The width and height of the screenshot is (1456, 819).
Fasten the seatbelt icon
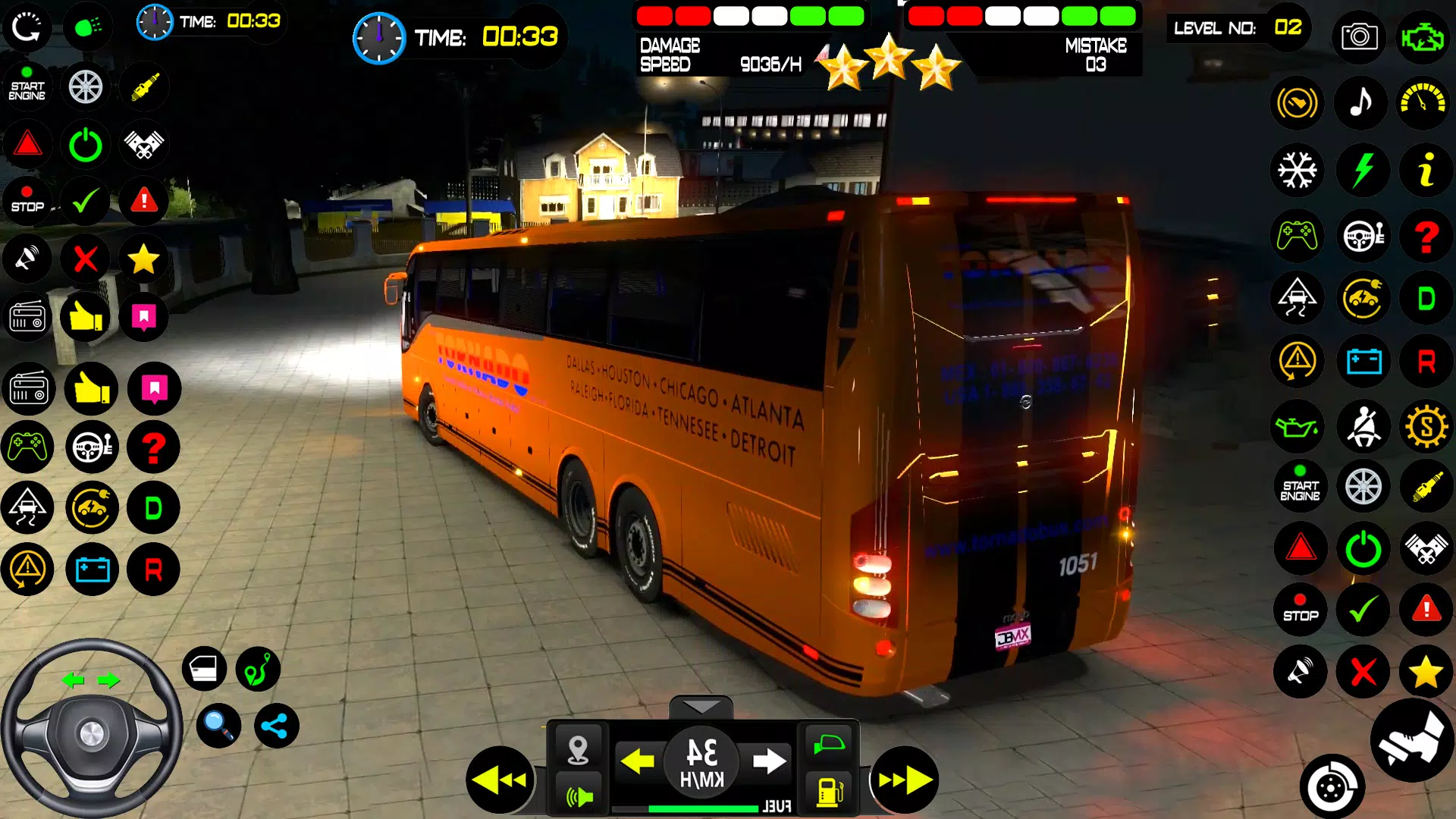point(1363,426)
